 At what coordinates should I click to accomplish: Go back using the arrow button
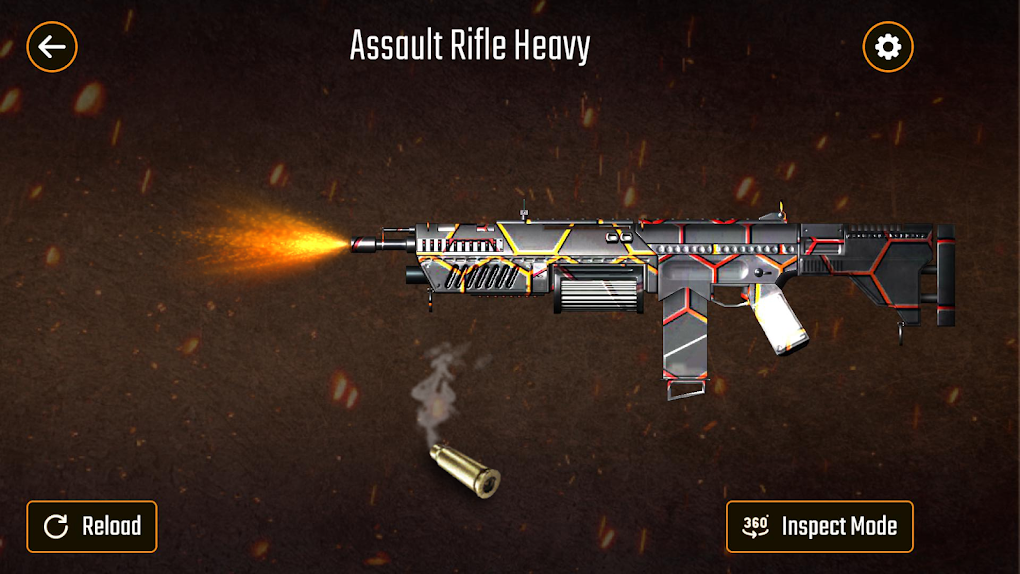(x=52, y=46)
